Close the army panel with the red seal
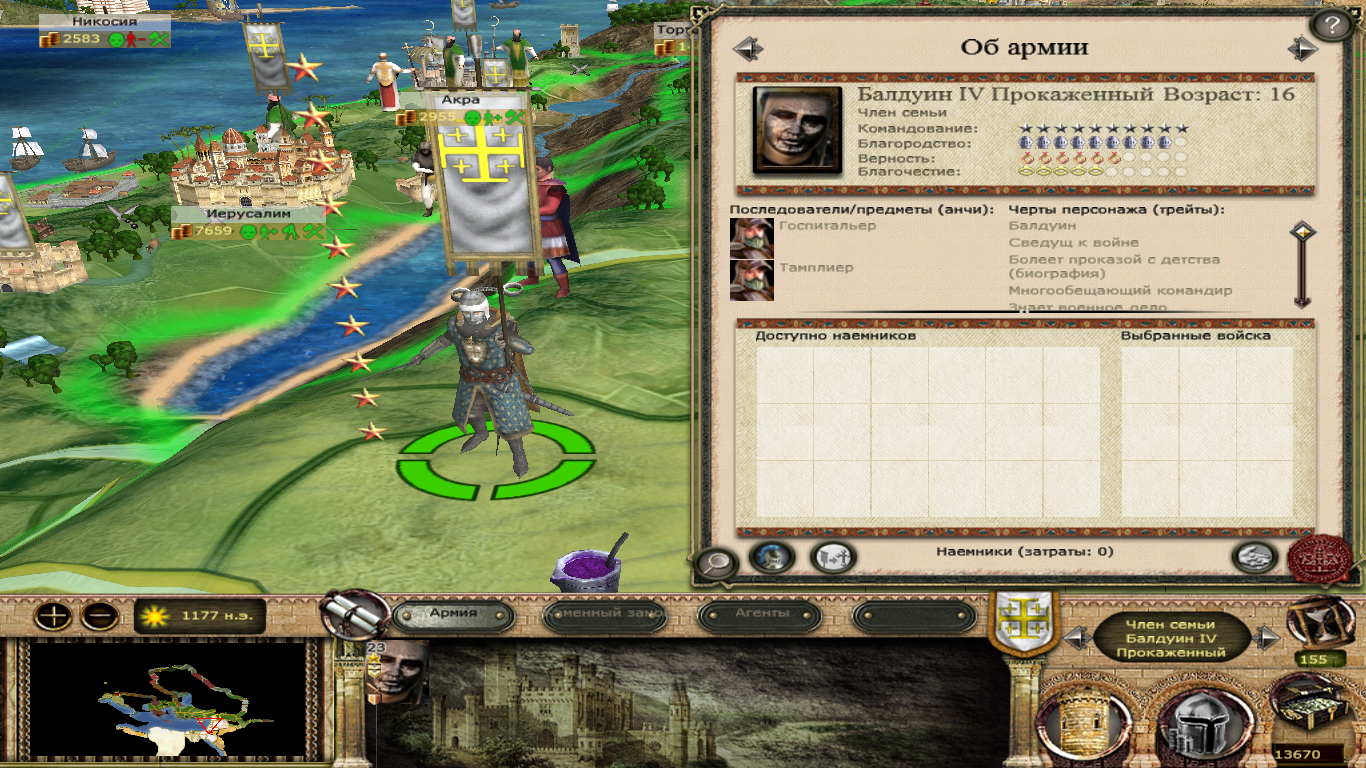This screenshot has width=1366, height=768. [x=1320, y=558]
